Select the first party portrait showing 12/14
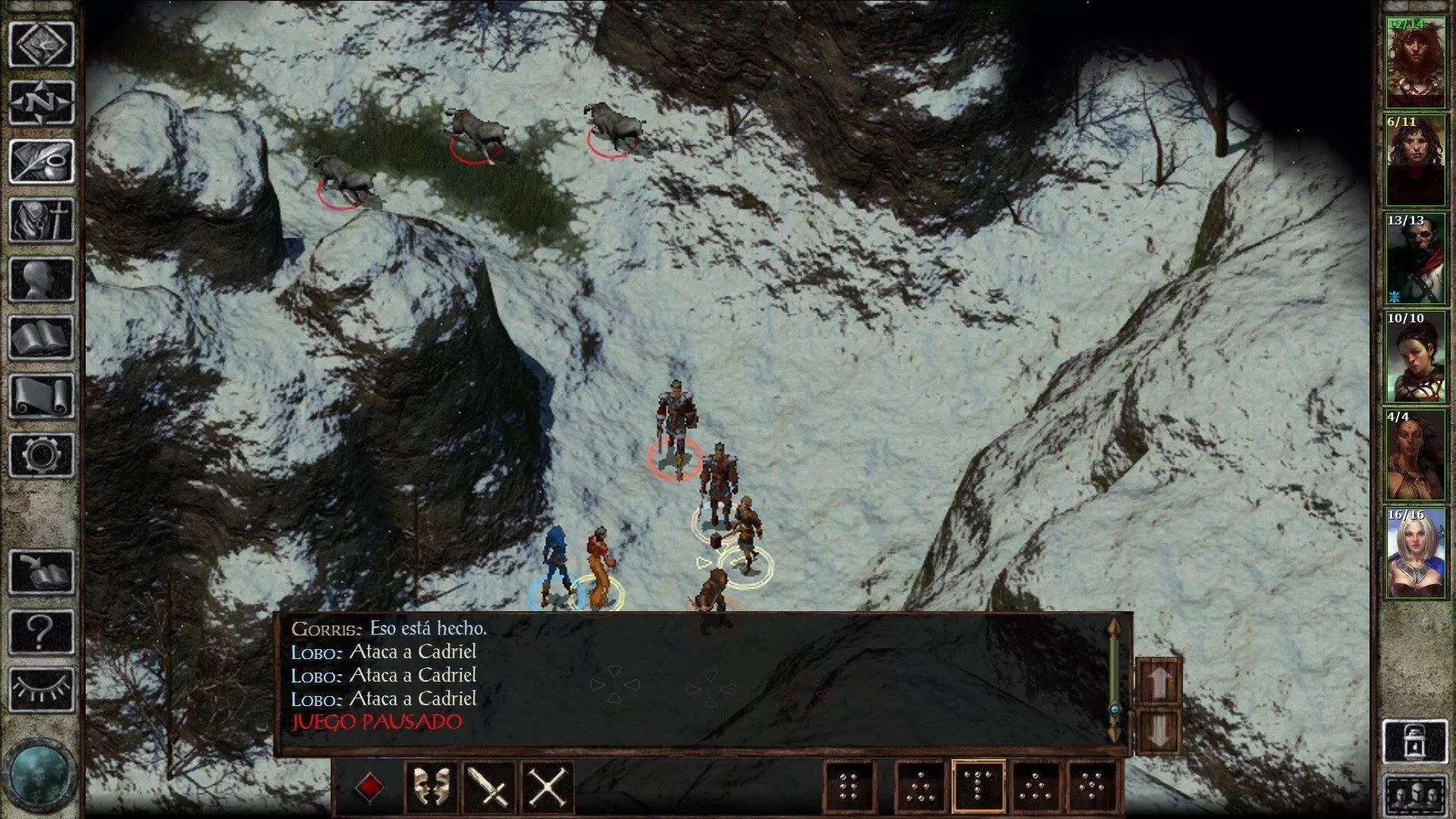 [x=1415, y=64]
